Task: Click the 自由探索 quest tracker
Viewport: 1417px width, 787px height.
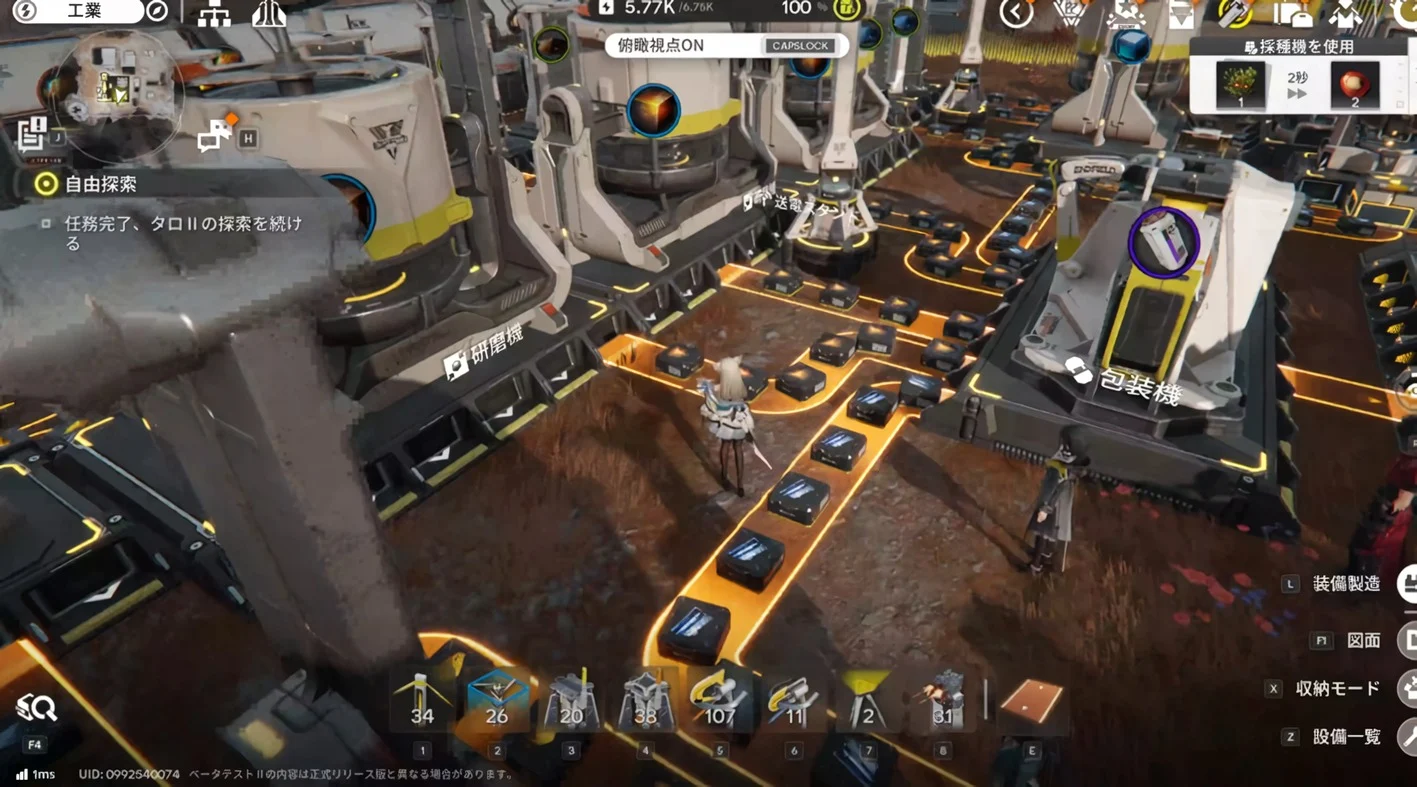Action: 100,184
